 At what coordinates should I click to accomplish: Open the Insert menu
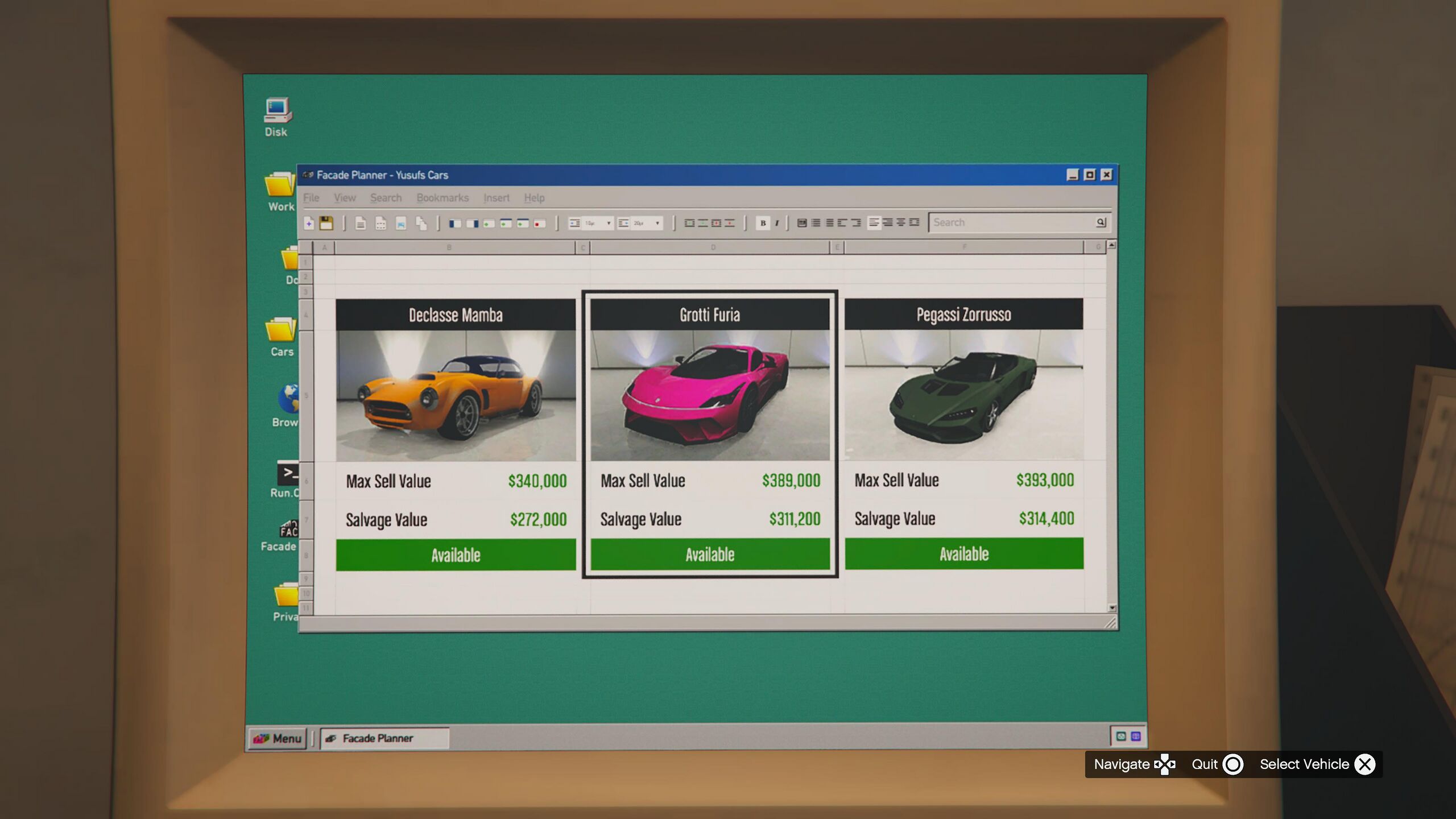pyautogui.click(x=496, y=198)
